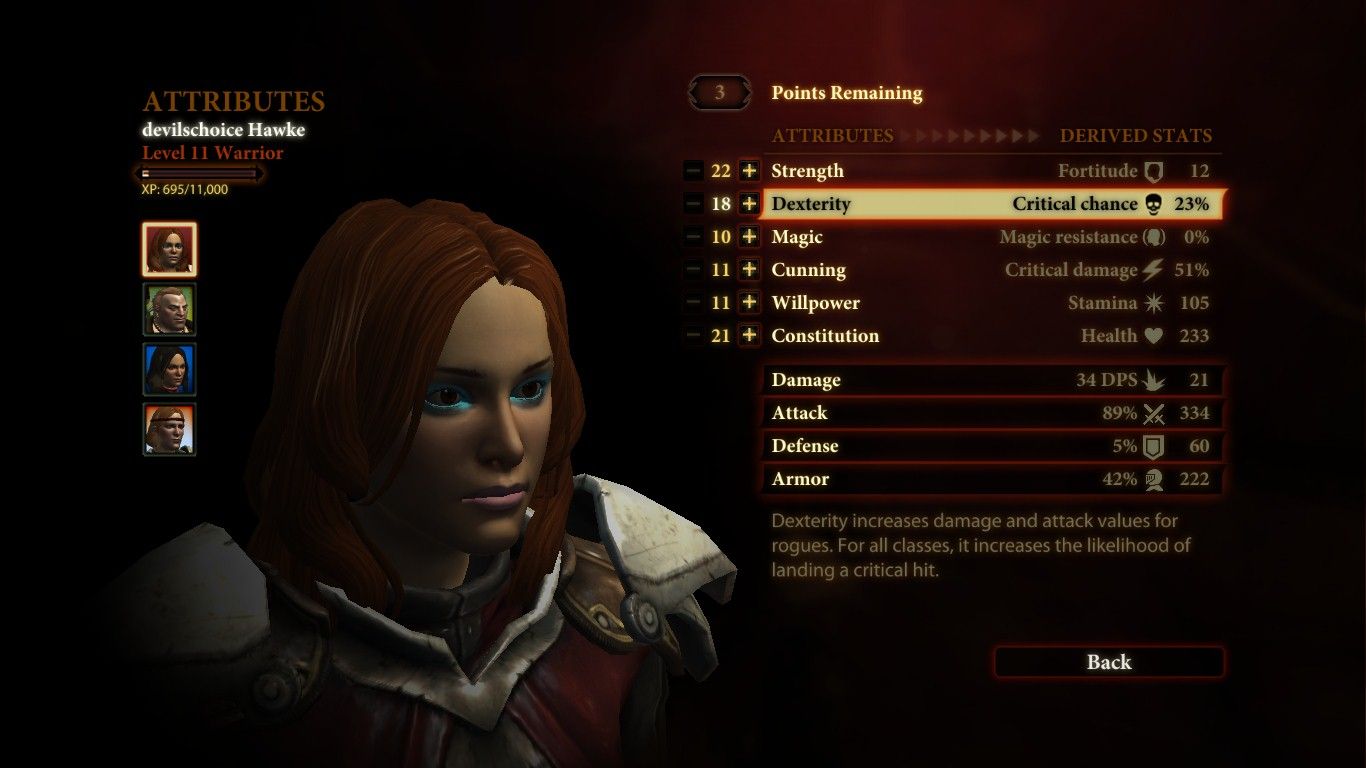Choose the dark-haired woman on blue portrait
Viewport: 1366px width, 768px height.
pos(169,369)
